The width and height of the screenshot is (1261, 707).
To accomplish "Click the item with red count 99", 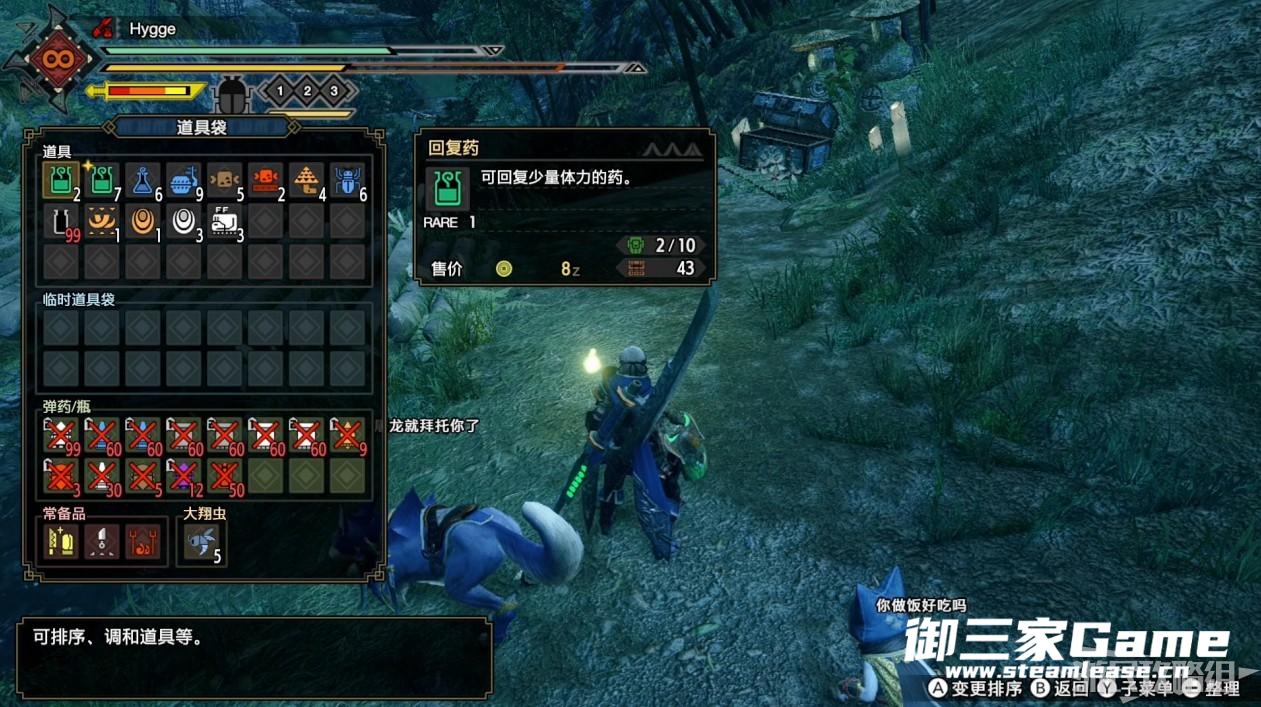I will pyautogui.click(x=61, y=222).
